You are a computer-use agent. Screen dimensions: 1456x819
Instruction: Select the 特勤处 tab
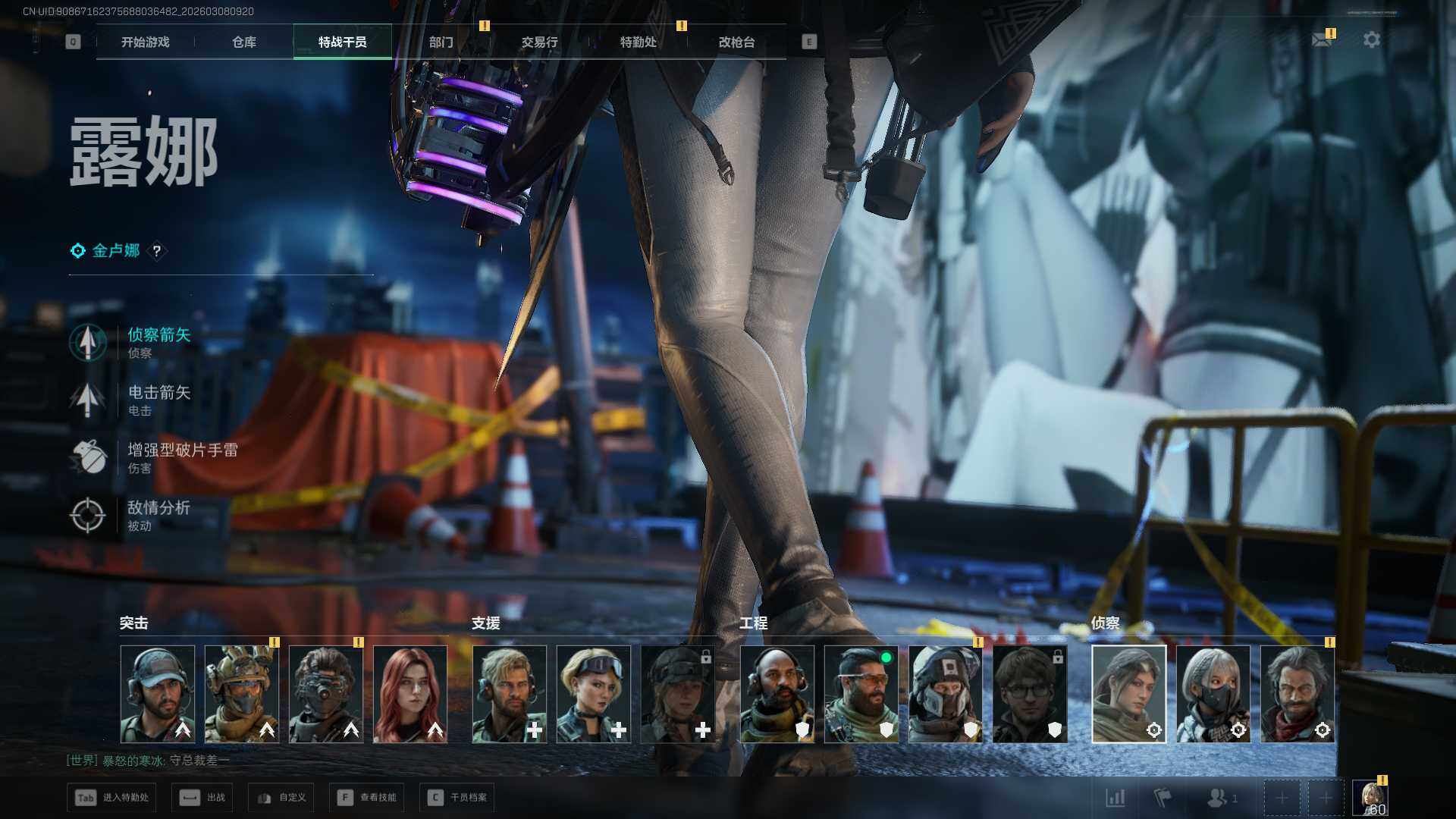(x=638, y=42)
